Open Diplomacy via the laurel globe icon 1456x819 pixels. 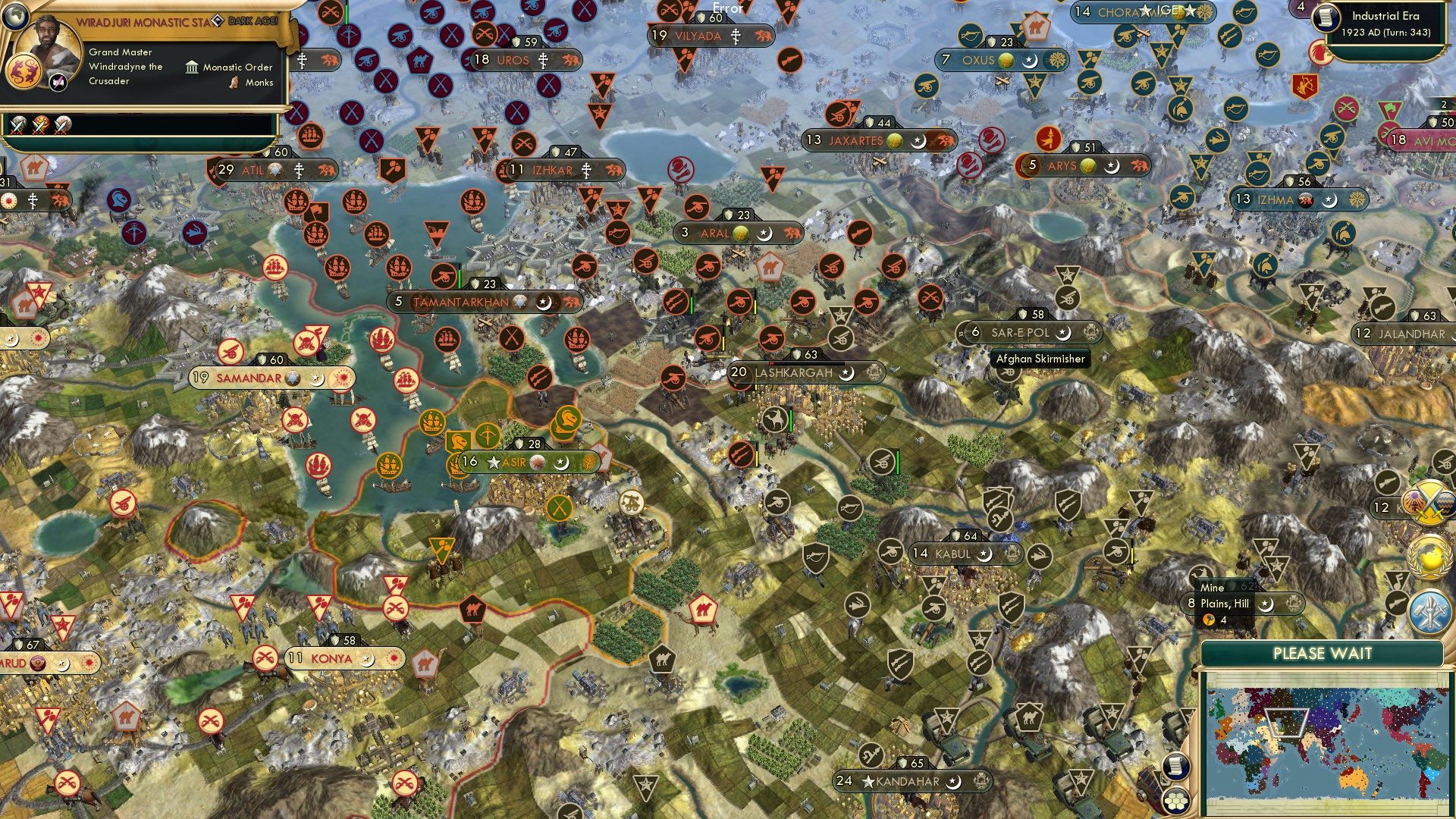click(x=1429, y=557)
